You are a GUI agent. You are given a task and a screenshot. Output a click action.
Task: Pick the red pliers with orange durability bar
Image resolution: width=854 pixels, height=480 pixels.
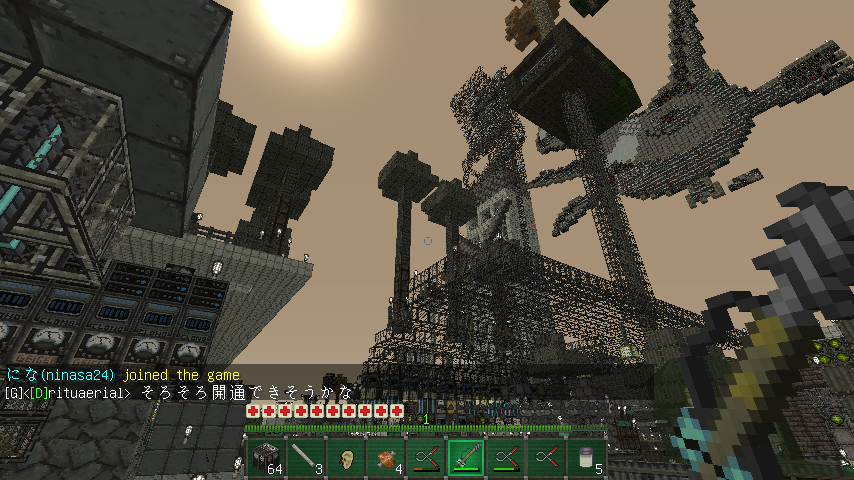(426, 459)
